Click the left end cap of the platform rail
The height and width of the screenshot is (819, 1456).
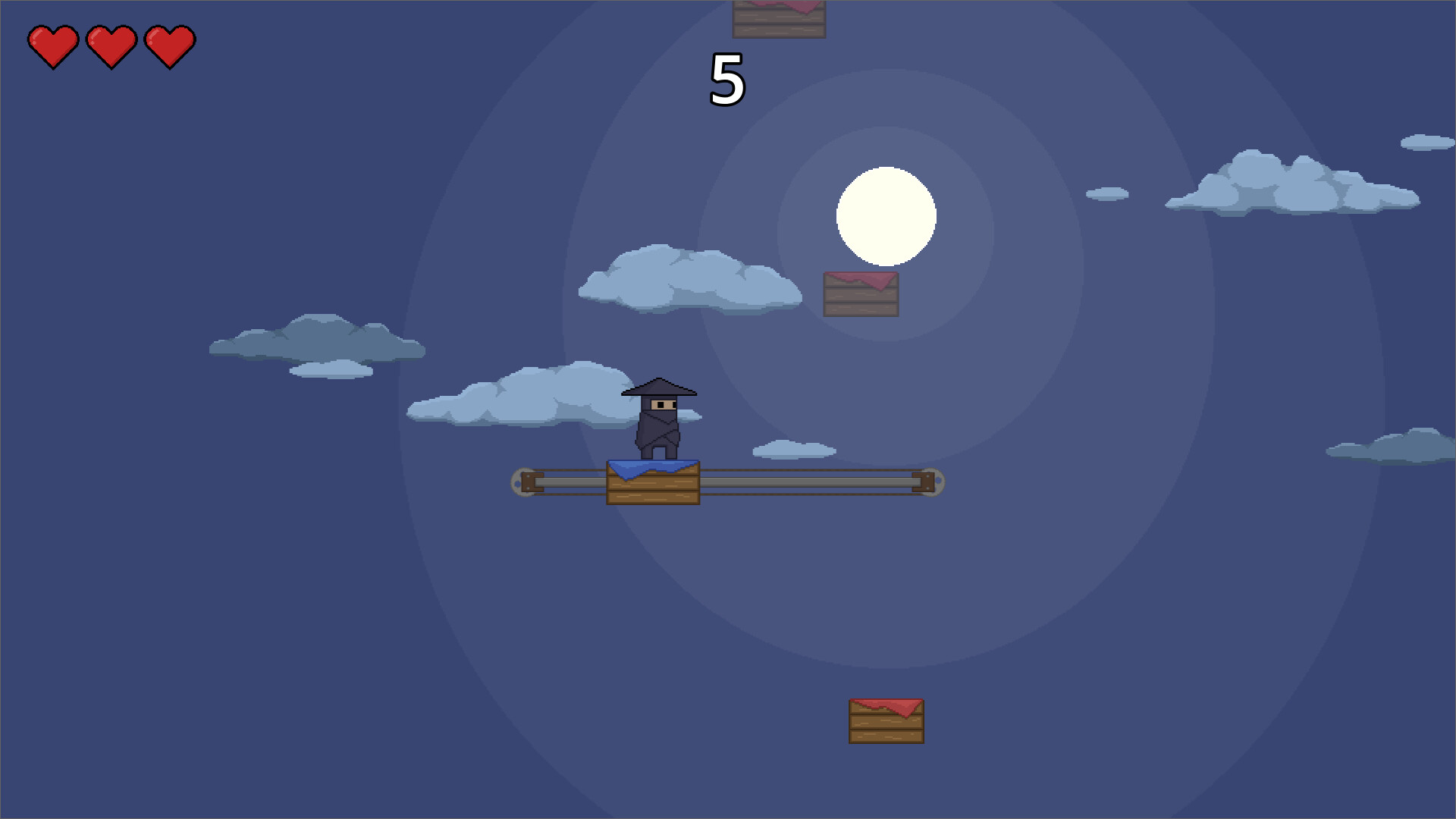pyautogui.click(x=522, y=482)
